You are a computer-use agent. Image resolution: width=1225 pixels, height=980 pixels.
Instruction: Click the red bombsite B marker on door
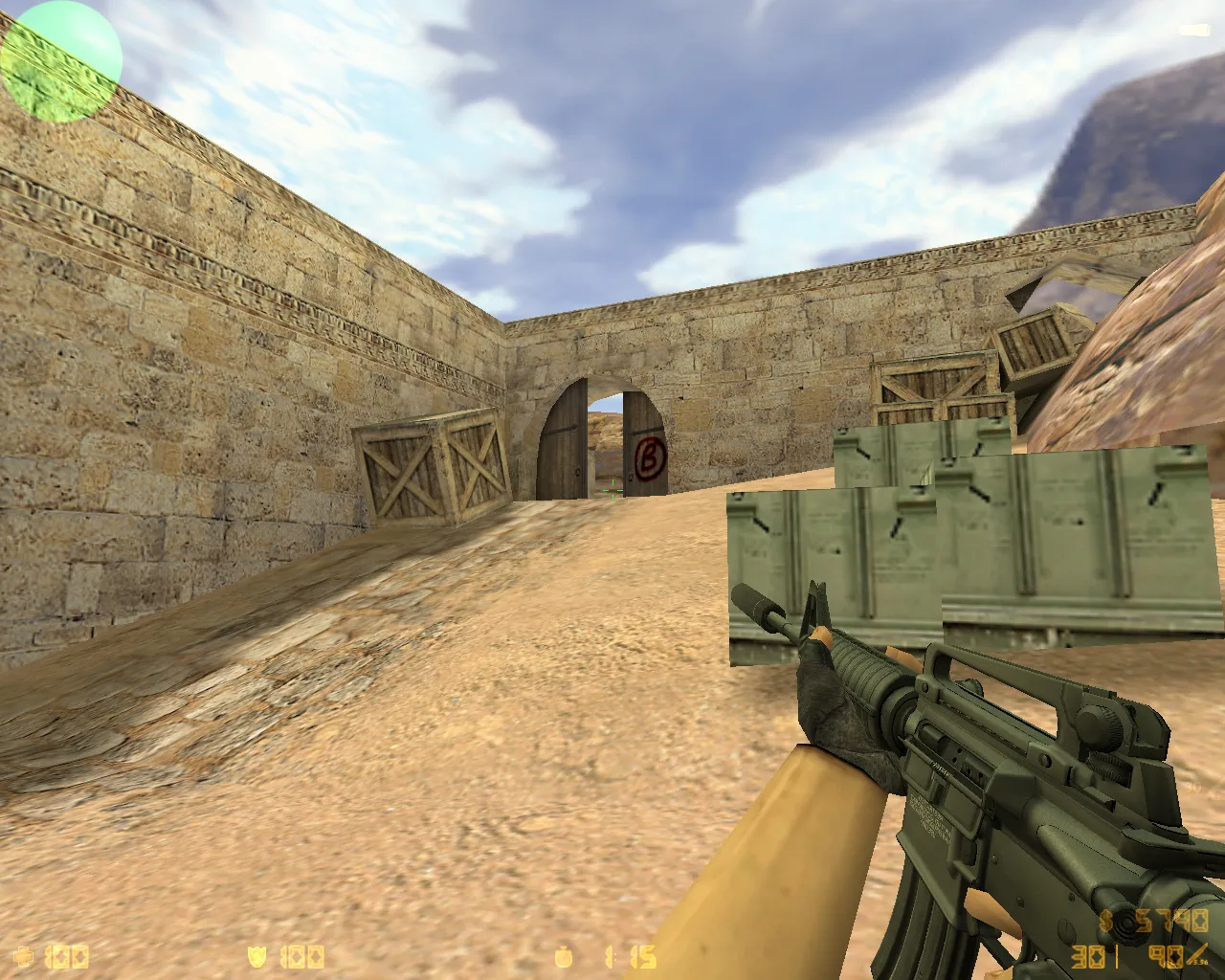point(650,456)
